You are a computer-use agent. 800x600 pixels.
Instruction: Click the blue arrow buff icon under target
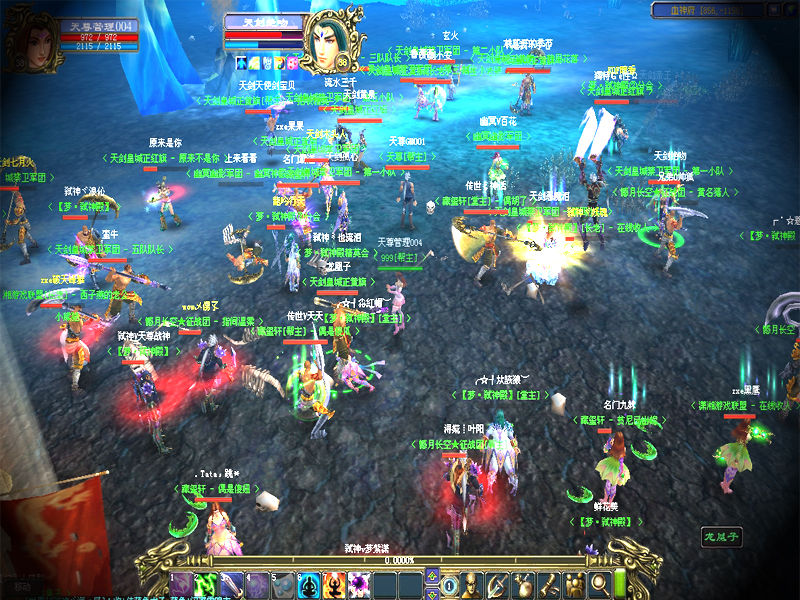click(242, 63)
